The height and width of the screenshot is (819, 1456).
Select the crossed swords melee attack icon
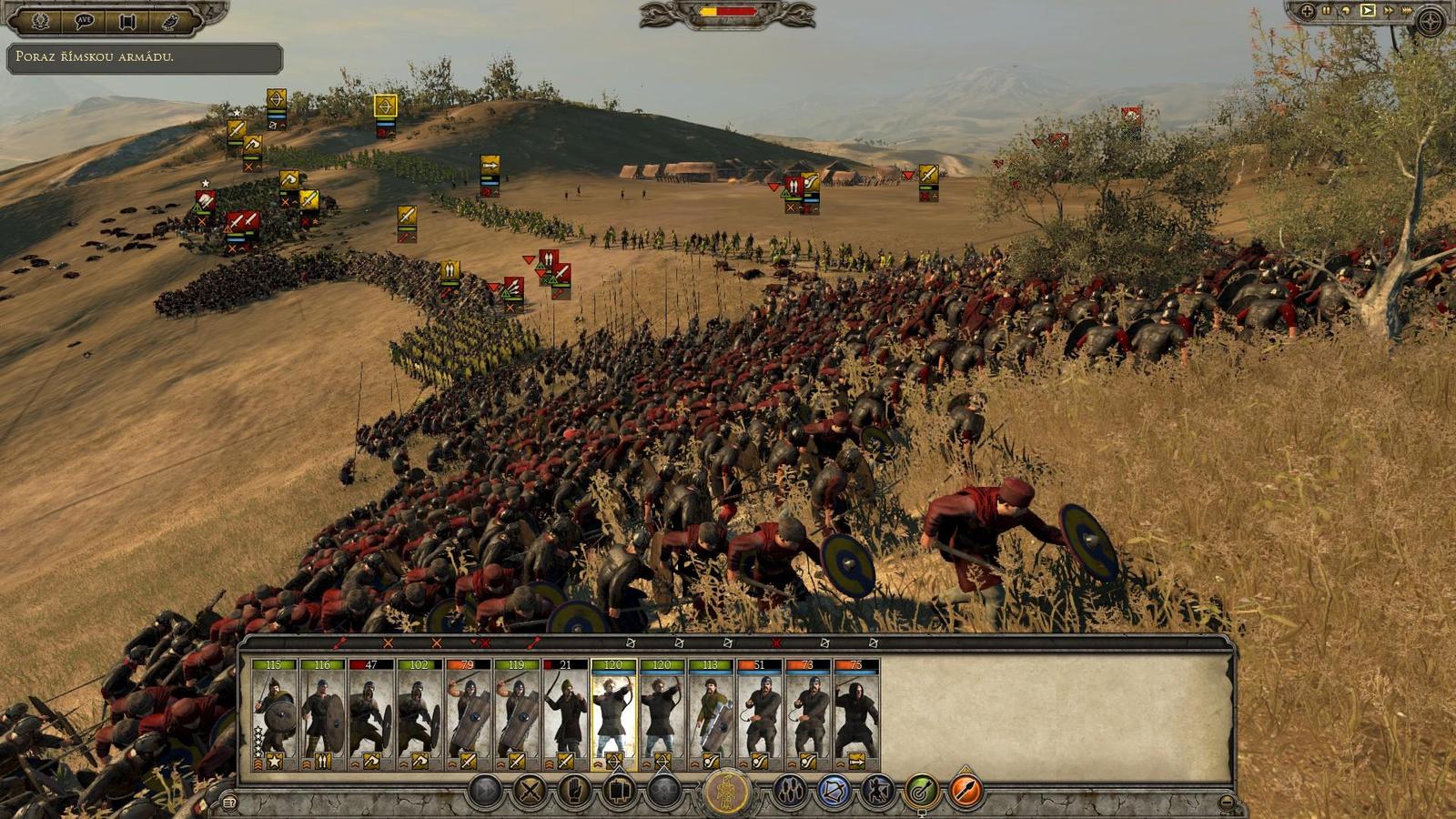coord(529,792)
